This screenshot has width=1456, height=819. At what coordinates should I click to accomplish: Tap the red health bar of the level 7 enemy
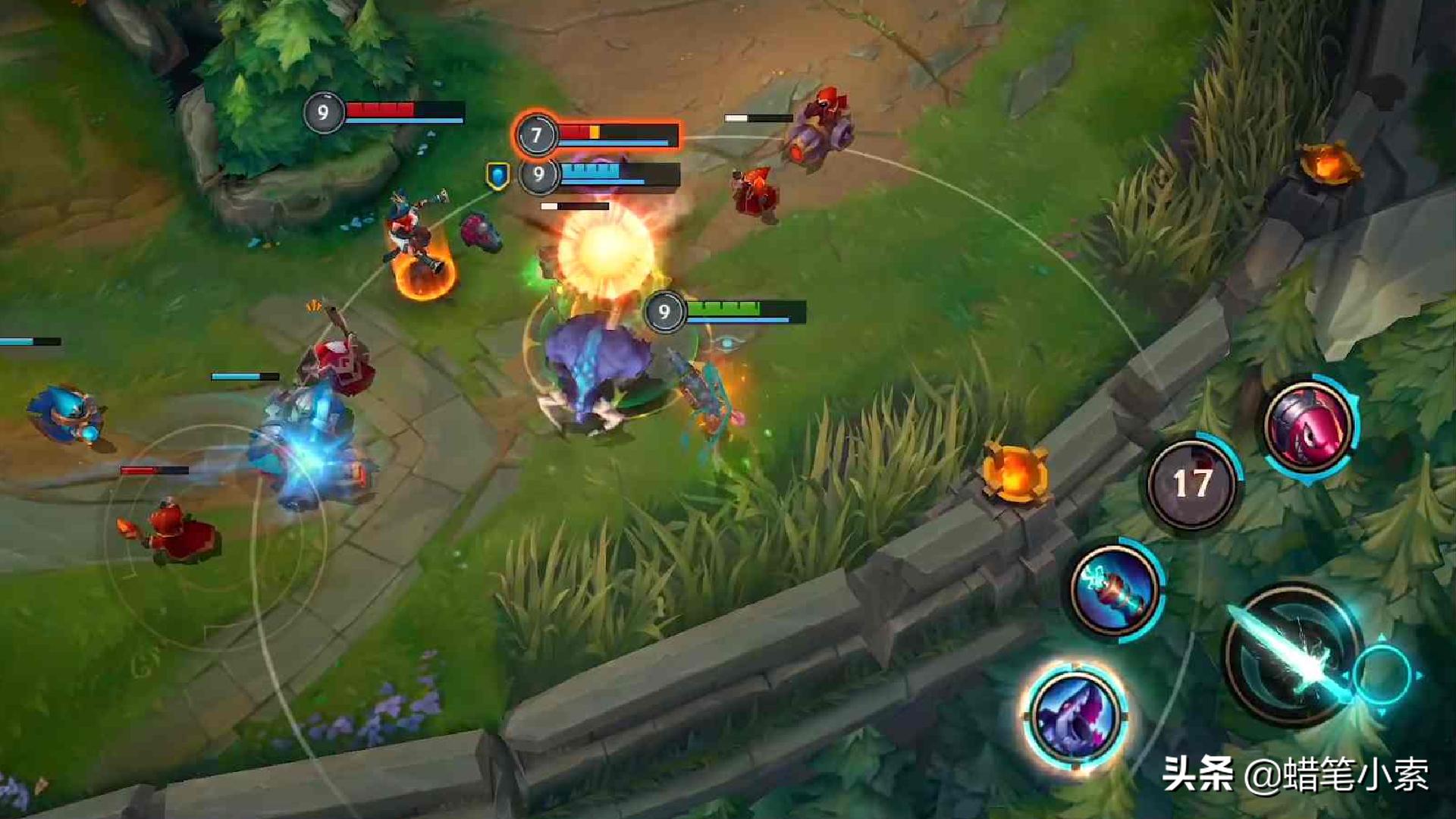(599, 133)
